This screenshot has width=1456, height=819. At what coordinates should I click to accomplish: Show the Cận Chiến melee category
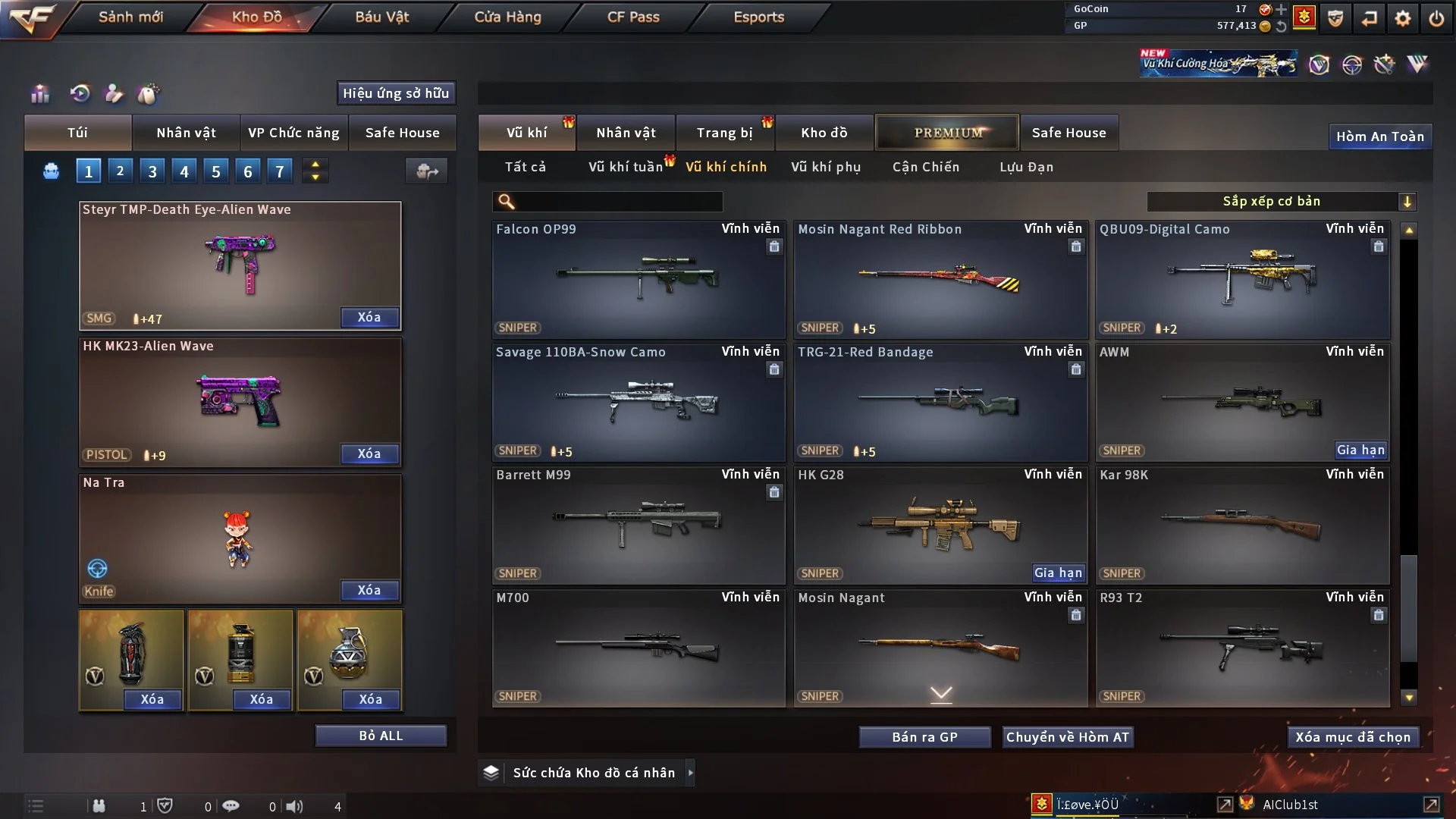coord(926,167)
